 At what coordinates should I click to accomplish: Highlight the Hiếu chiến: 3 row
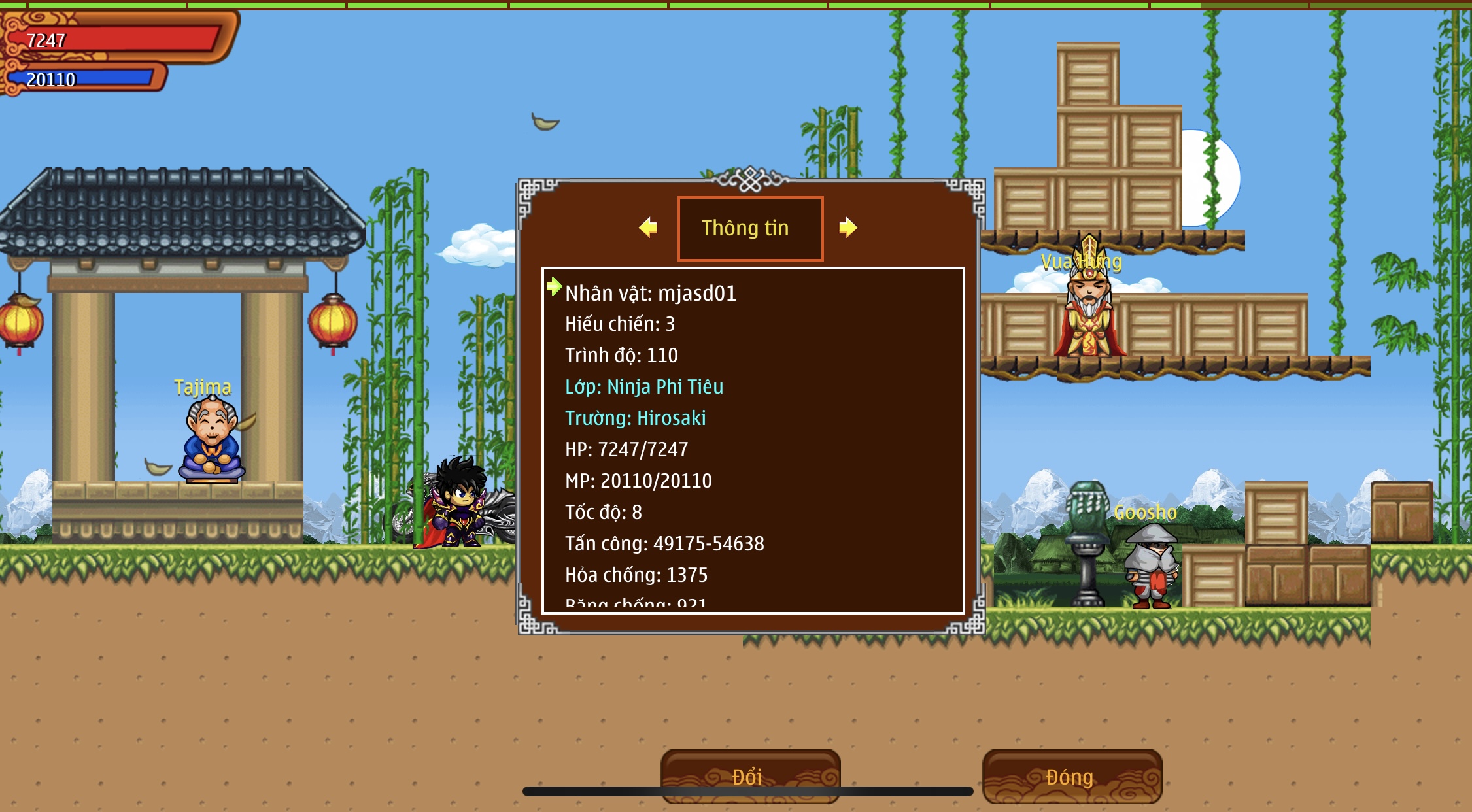tap(620, 324)
